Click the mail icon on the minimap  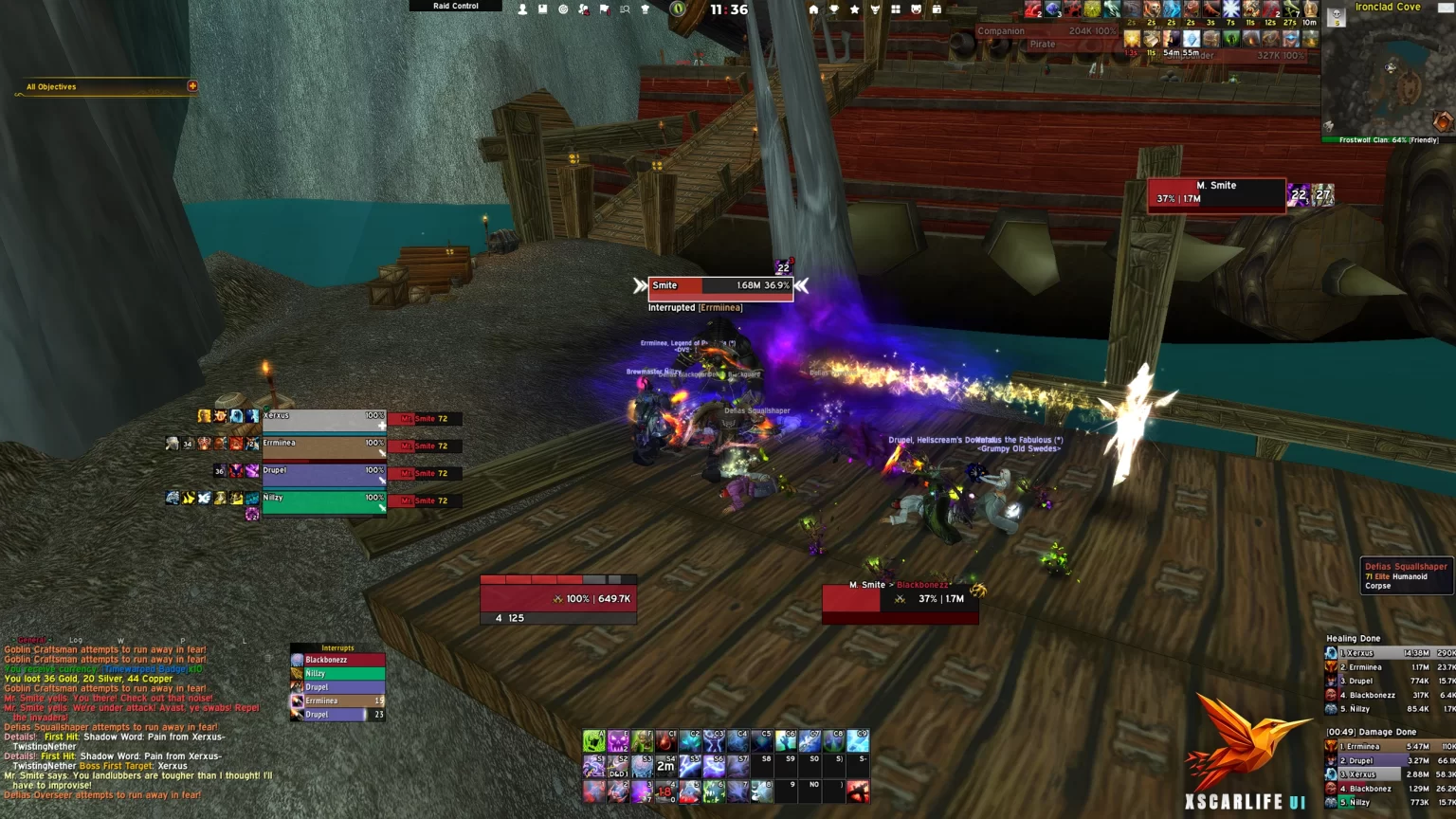click(x=1447, y=8)
